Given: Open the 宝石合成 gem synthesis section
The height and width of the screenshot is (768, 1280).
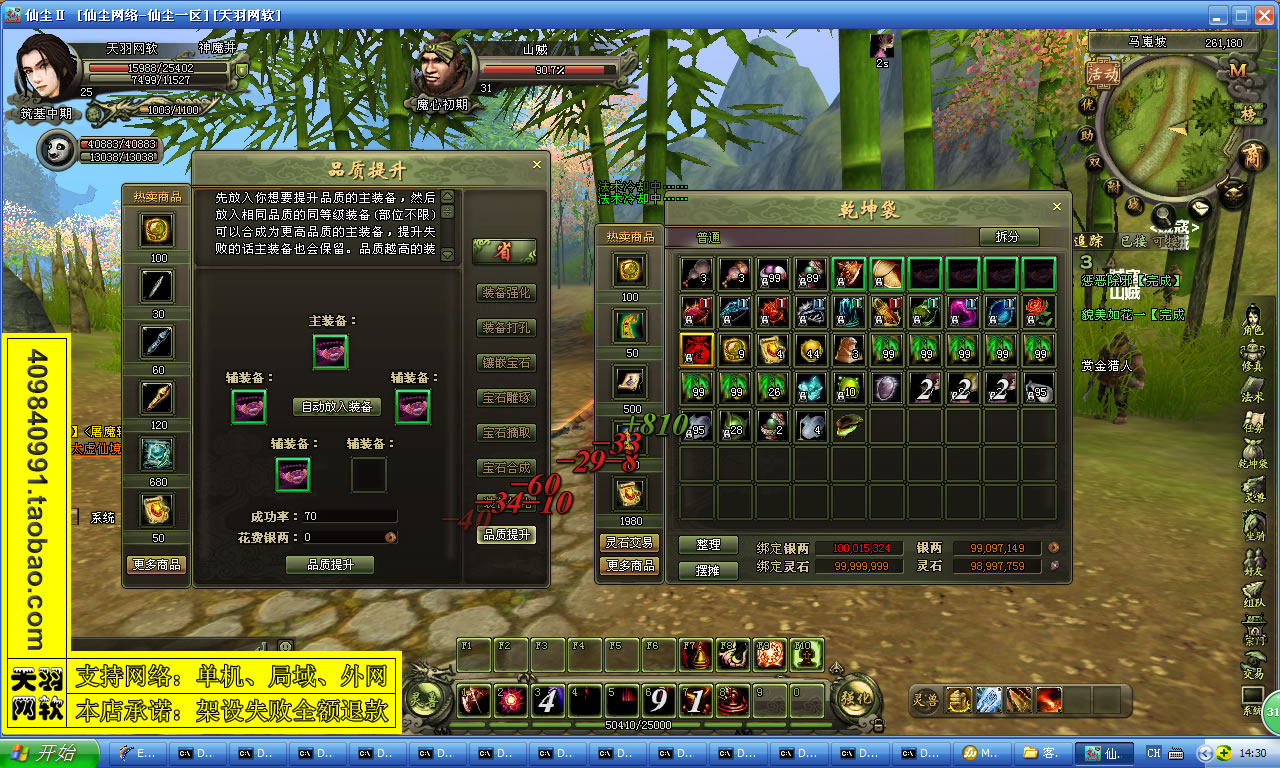Looking at the screenshot, I should pos(507,467).
